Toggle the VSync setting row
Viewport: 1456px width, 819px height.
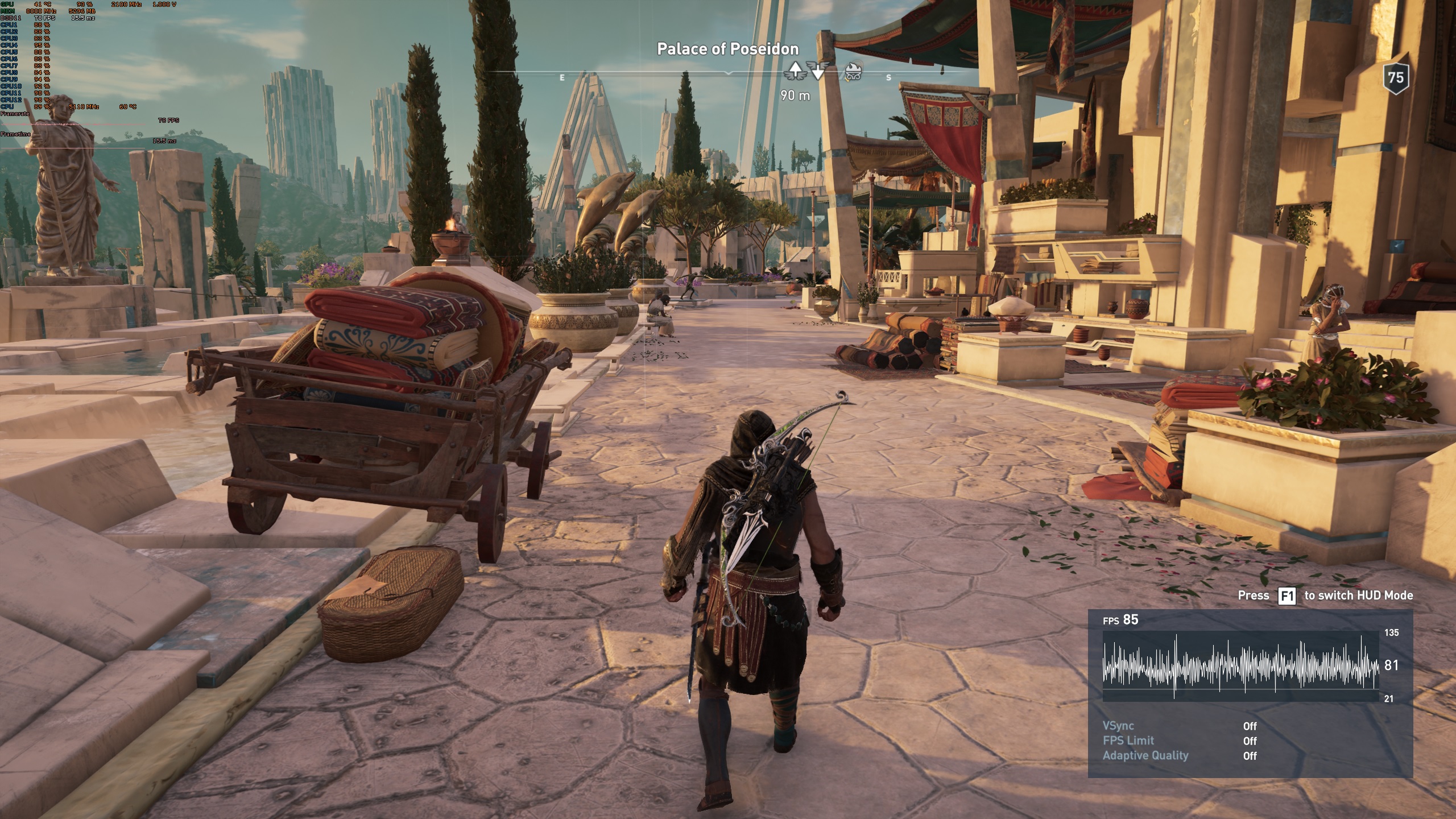[1180, 726]
